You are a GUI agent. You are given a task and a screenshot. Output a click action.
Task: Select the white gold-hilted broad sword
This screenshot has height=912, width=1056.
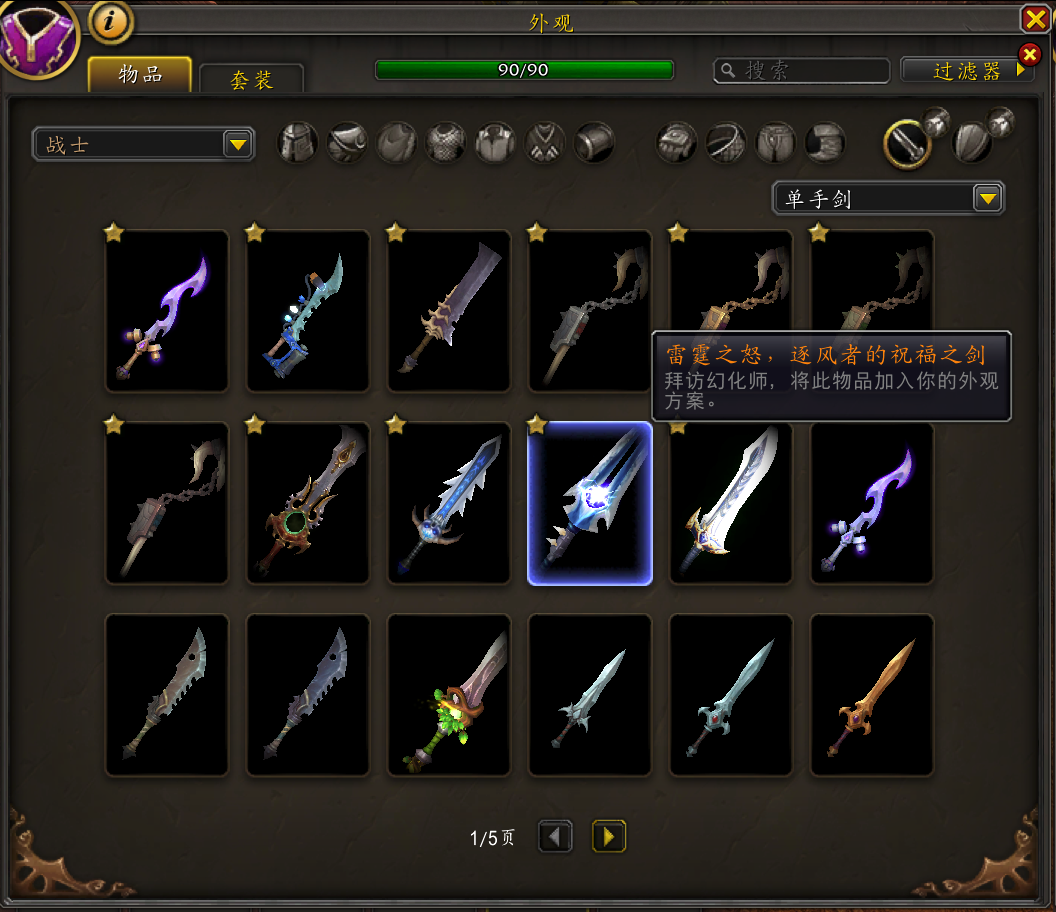[x=731, y=503]
